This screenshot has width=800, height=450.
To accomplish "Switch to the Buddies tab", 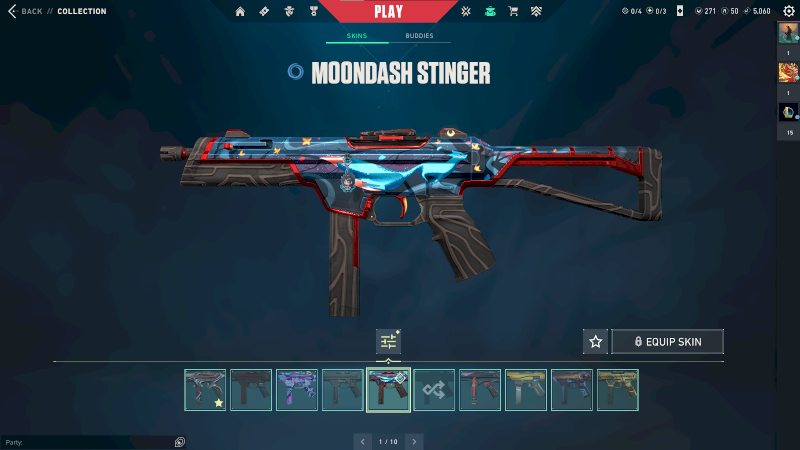I will (x=419, y=35).
